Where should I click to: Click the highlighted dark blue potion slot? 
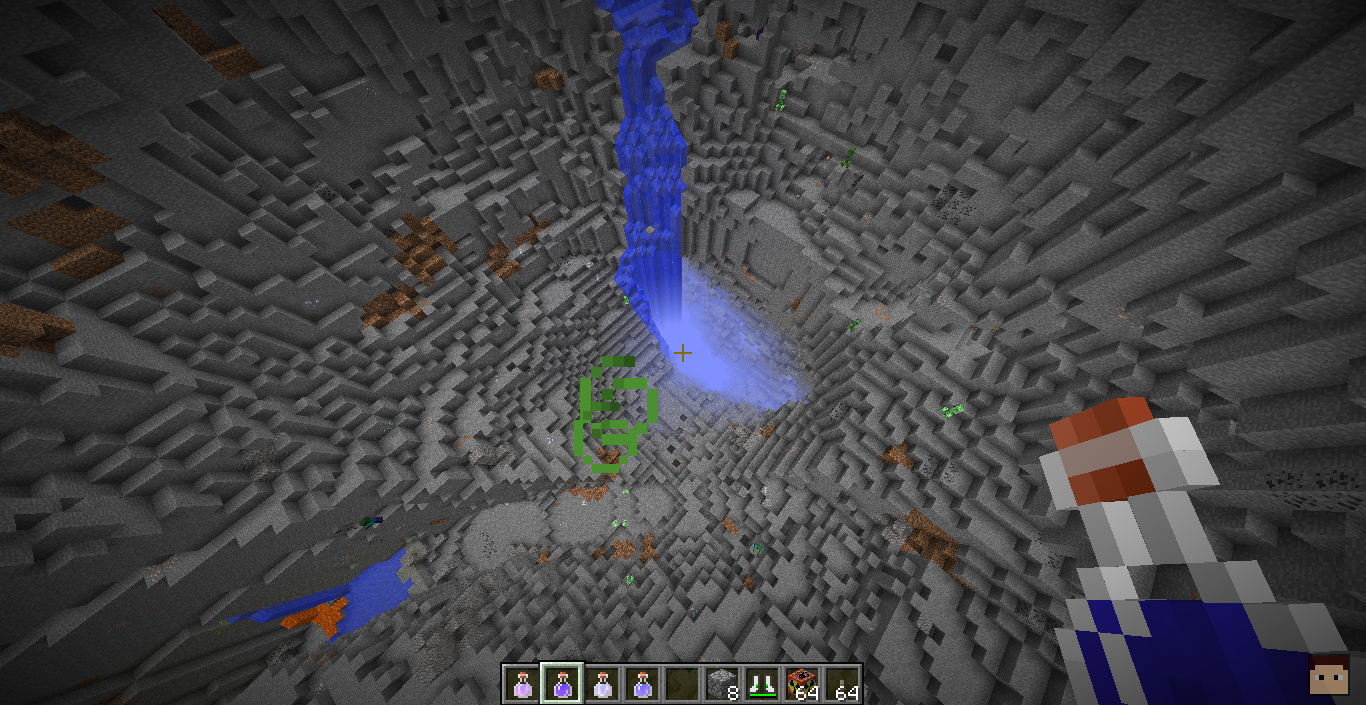coord(561,685)
